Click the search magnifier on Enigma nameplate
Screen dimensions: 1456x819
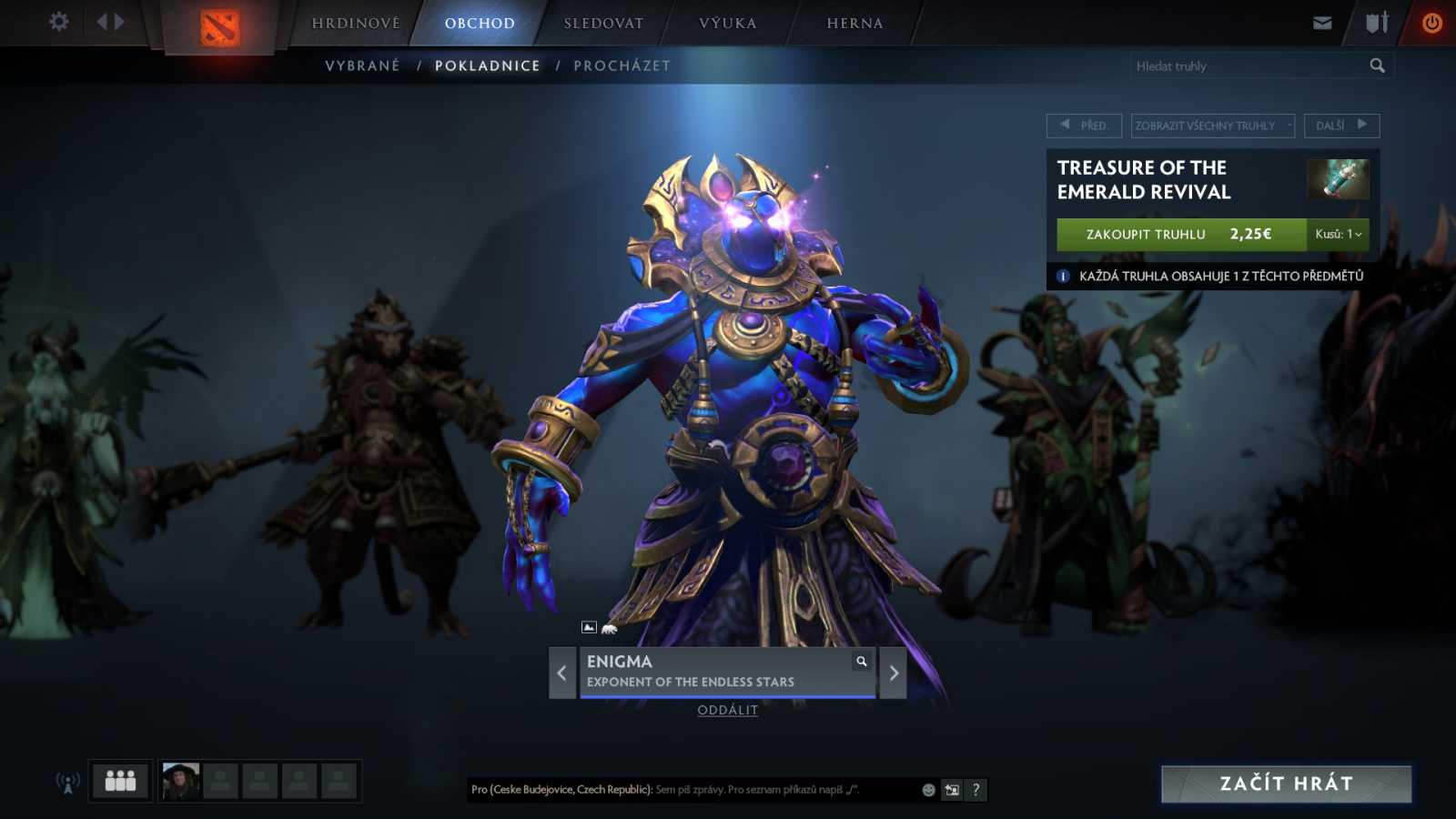coord(861,662)
